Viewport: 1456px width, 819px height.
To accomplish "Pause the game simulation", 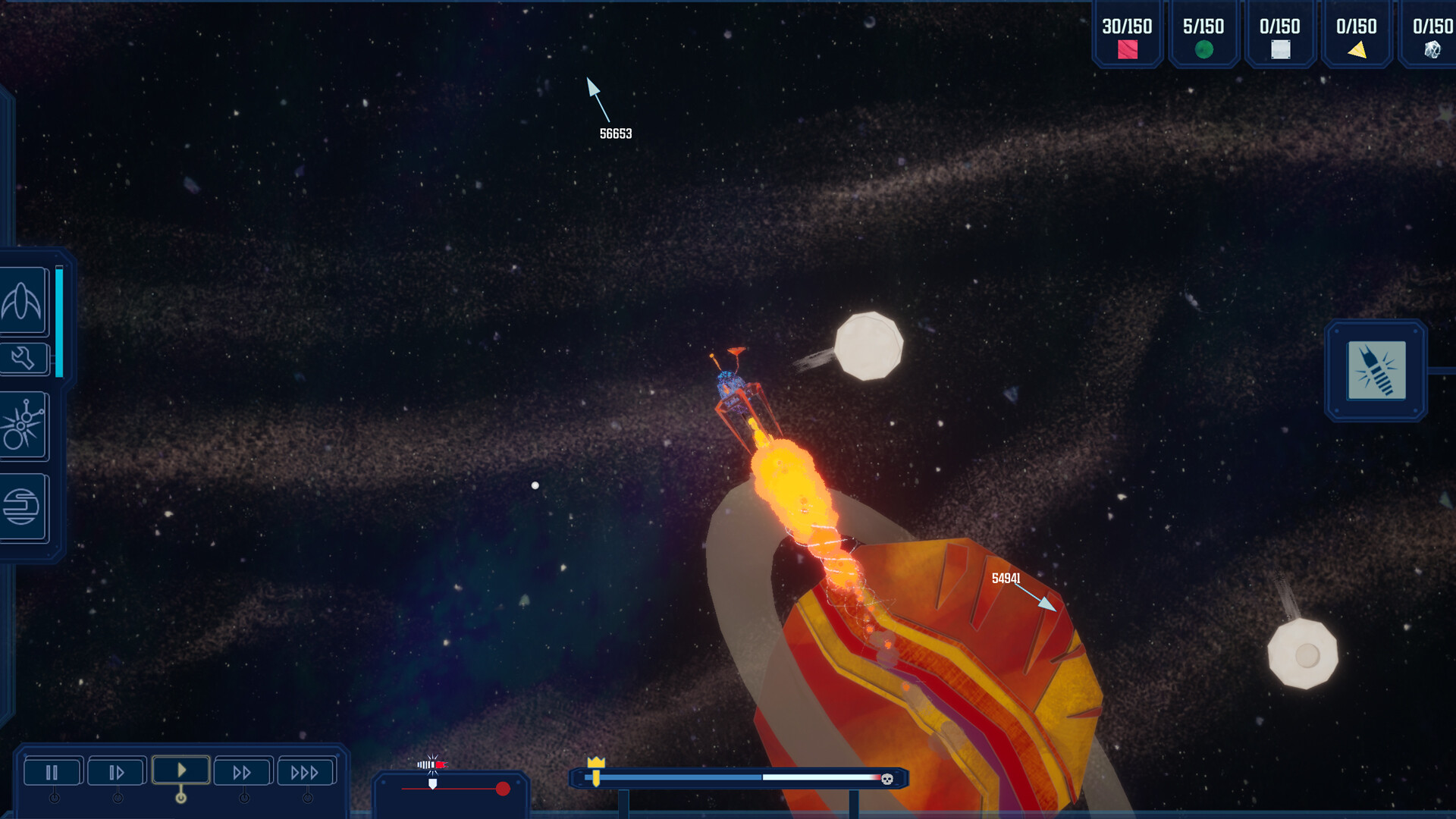I will point(52,771).
